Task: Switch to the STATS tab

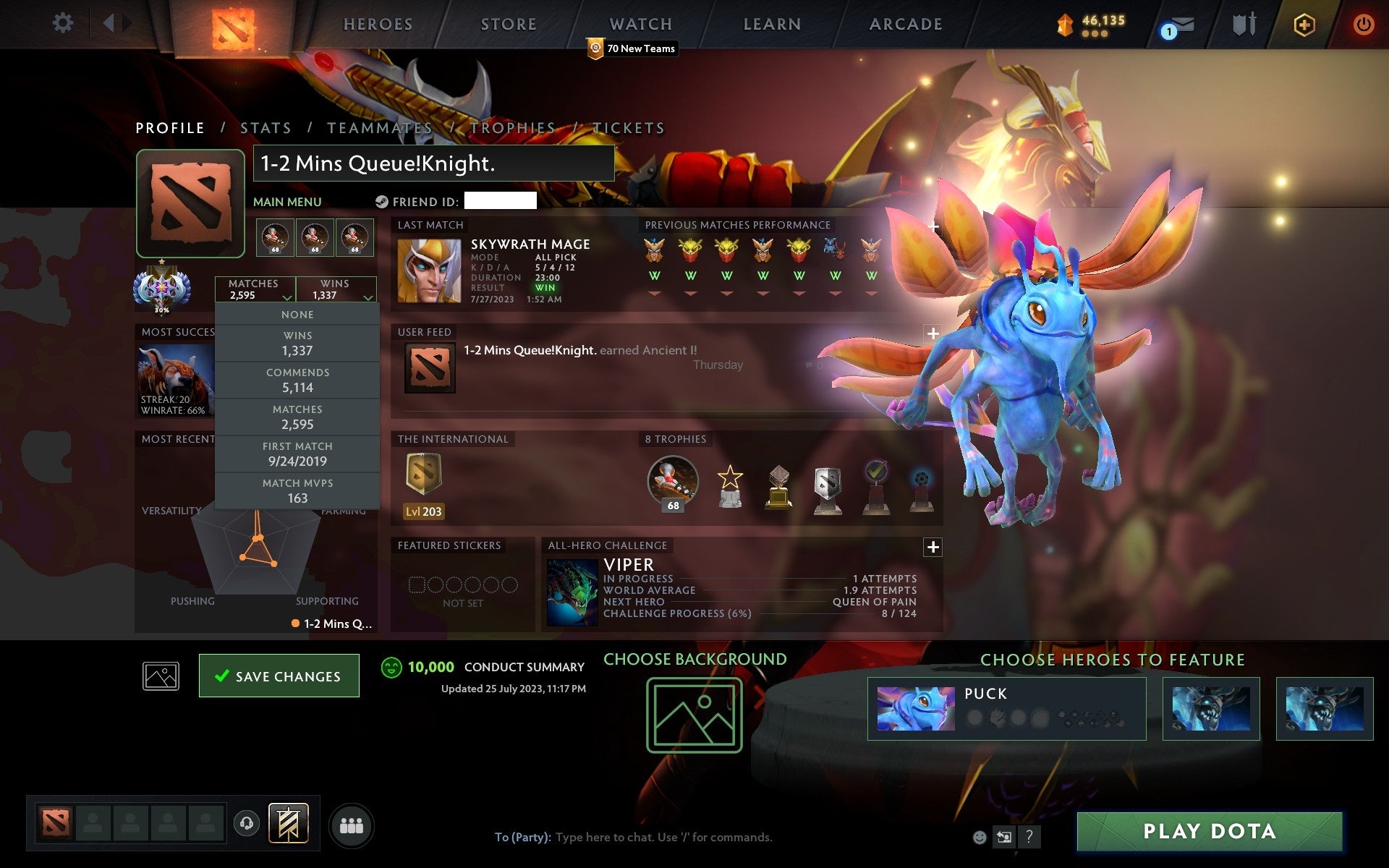Action: [x=266, y=127]
